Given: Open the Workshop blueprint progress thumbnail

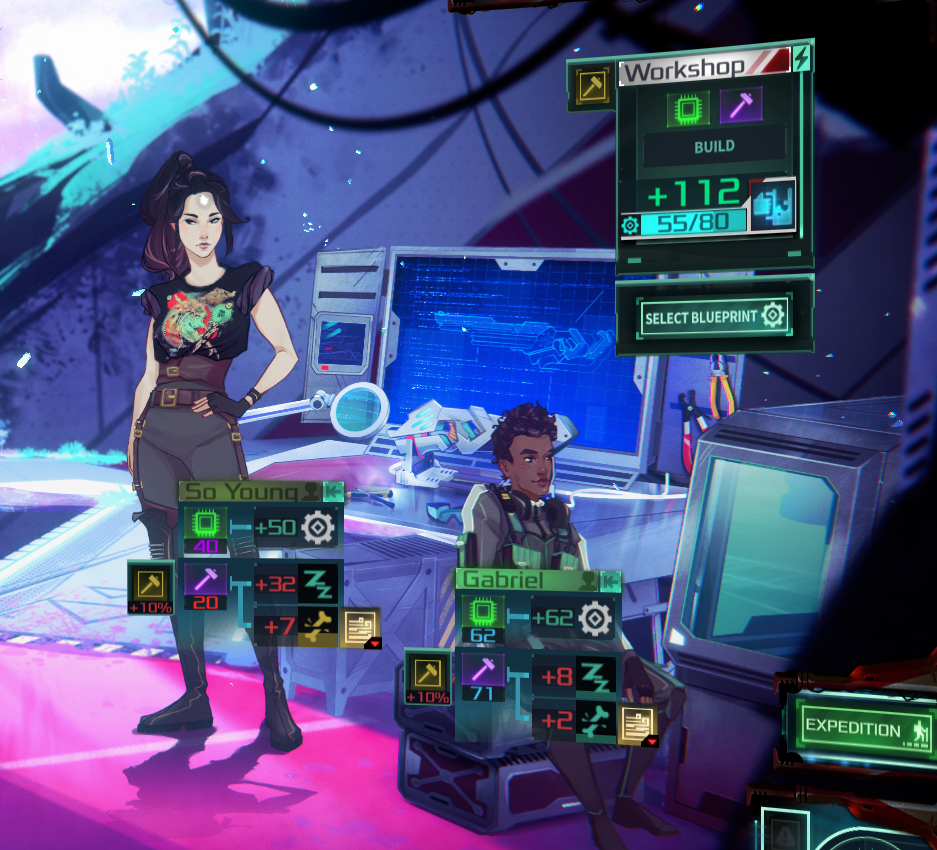Looking at the screenshot, I should [772, 205].
